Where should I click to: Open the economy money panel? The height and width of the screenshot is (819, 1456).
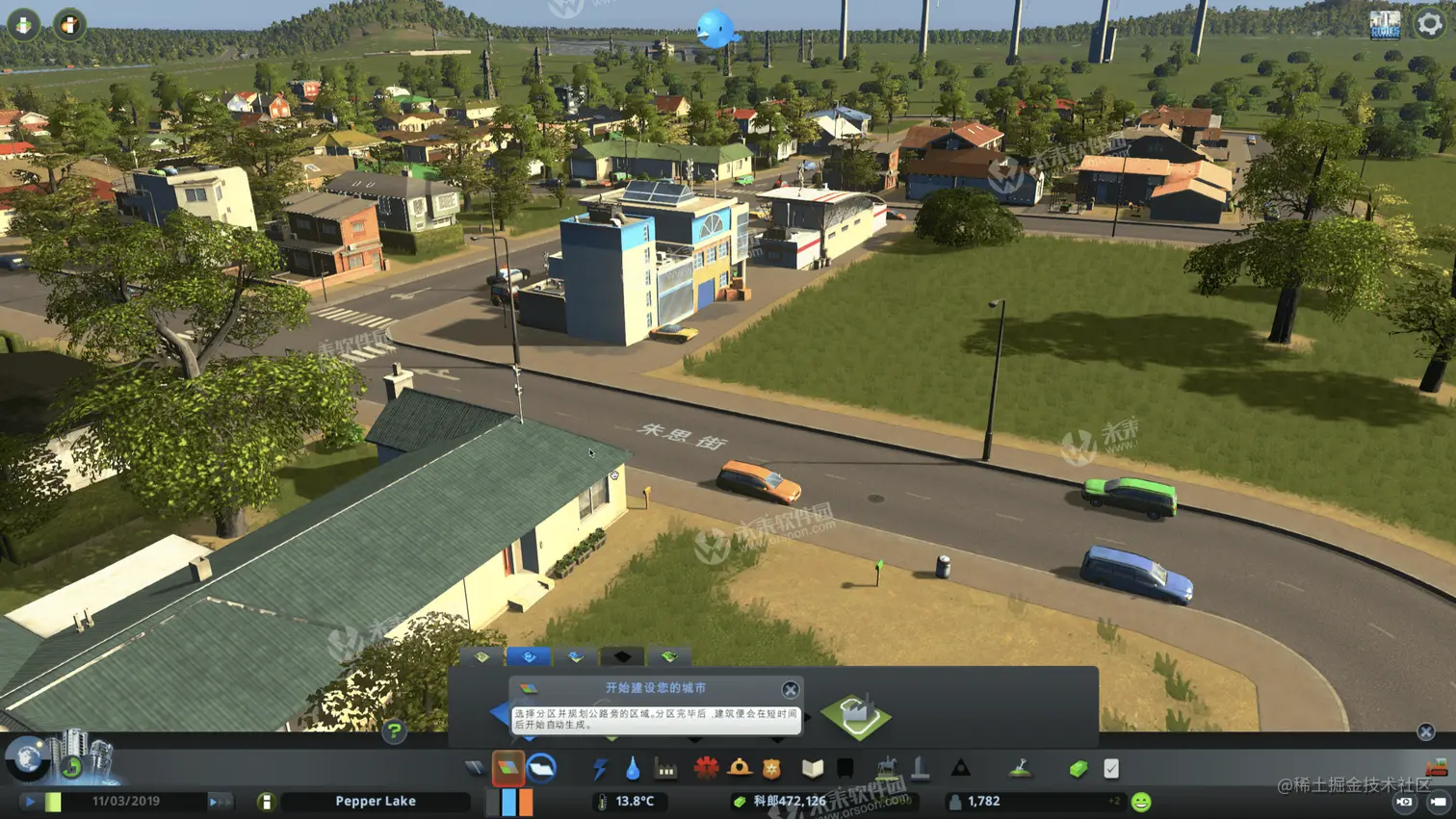(x=1078, y=768)
